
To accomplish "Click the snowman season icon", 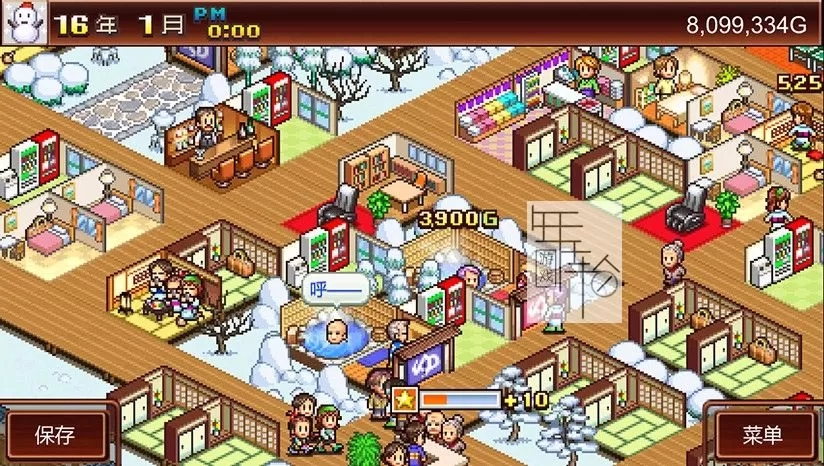I will [x=23, y=23].
